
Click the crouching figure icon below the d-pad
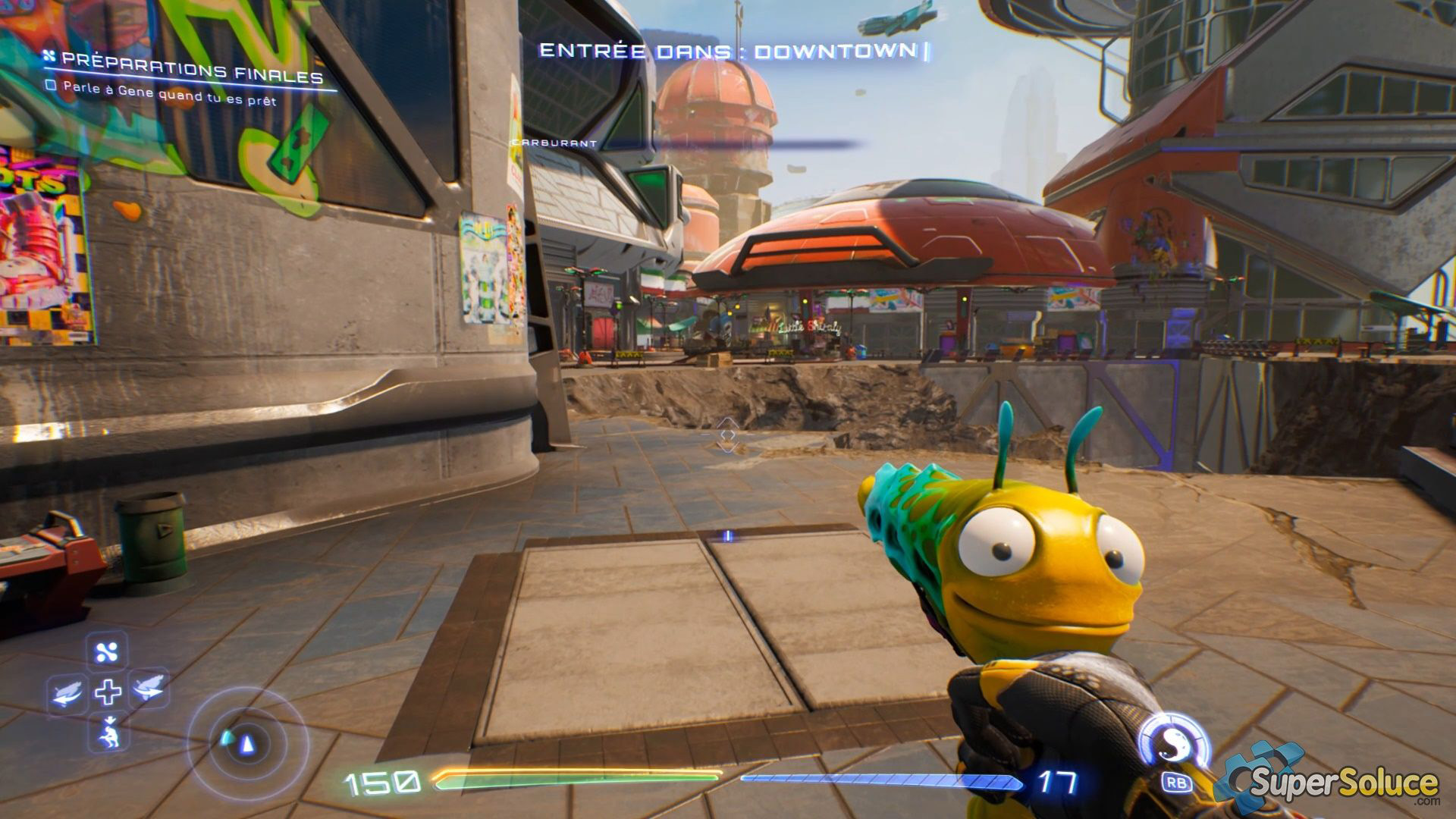(x=109, y=732)
